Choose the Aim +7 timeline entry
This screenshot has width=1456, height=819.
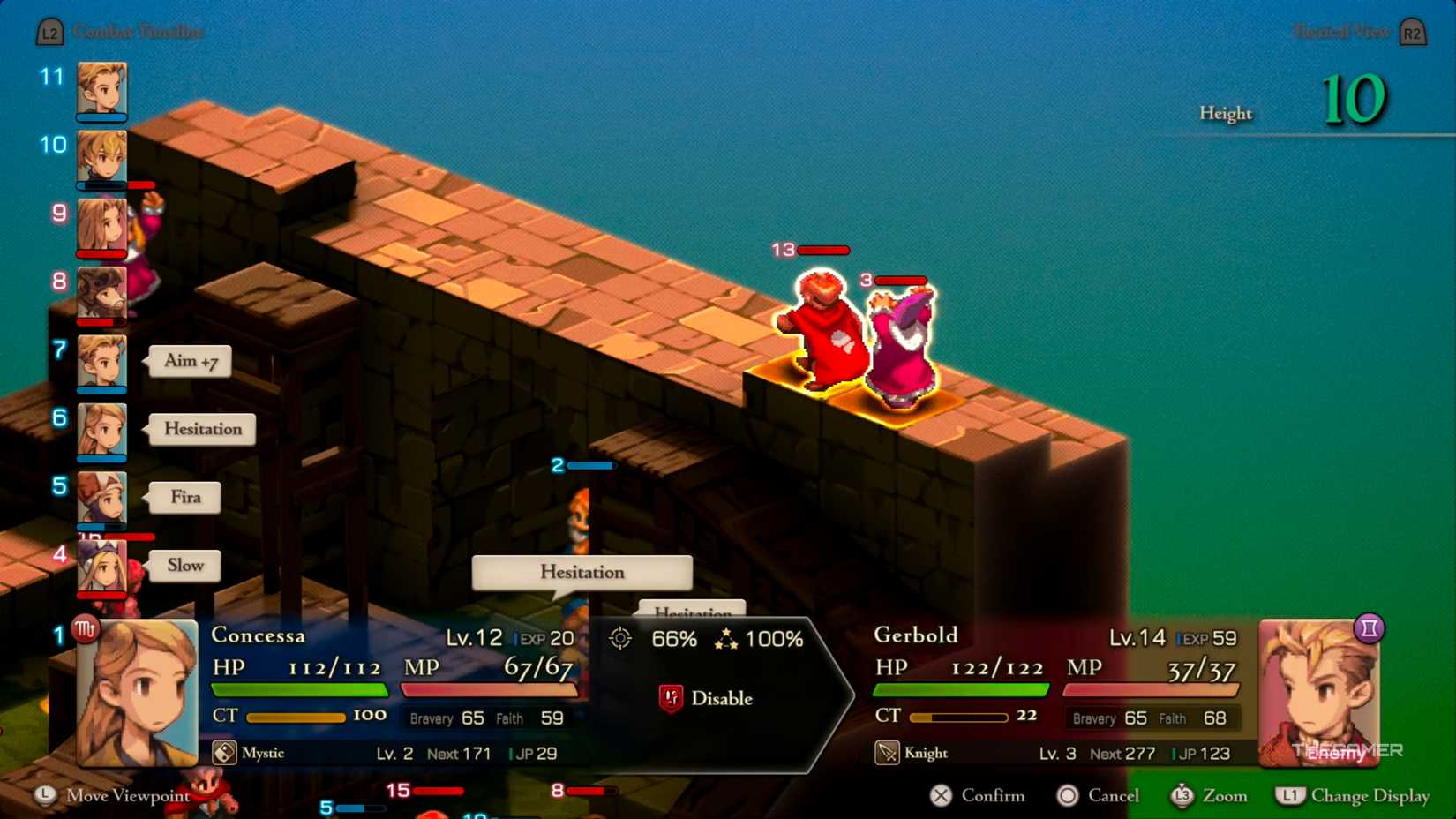[191, 361]
